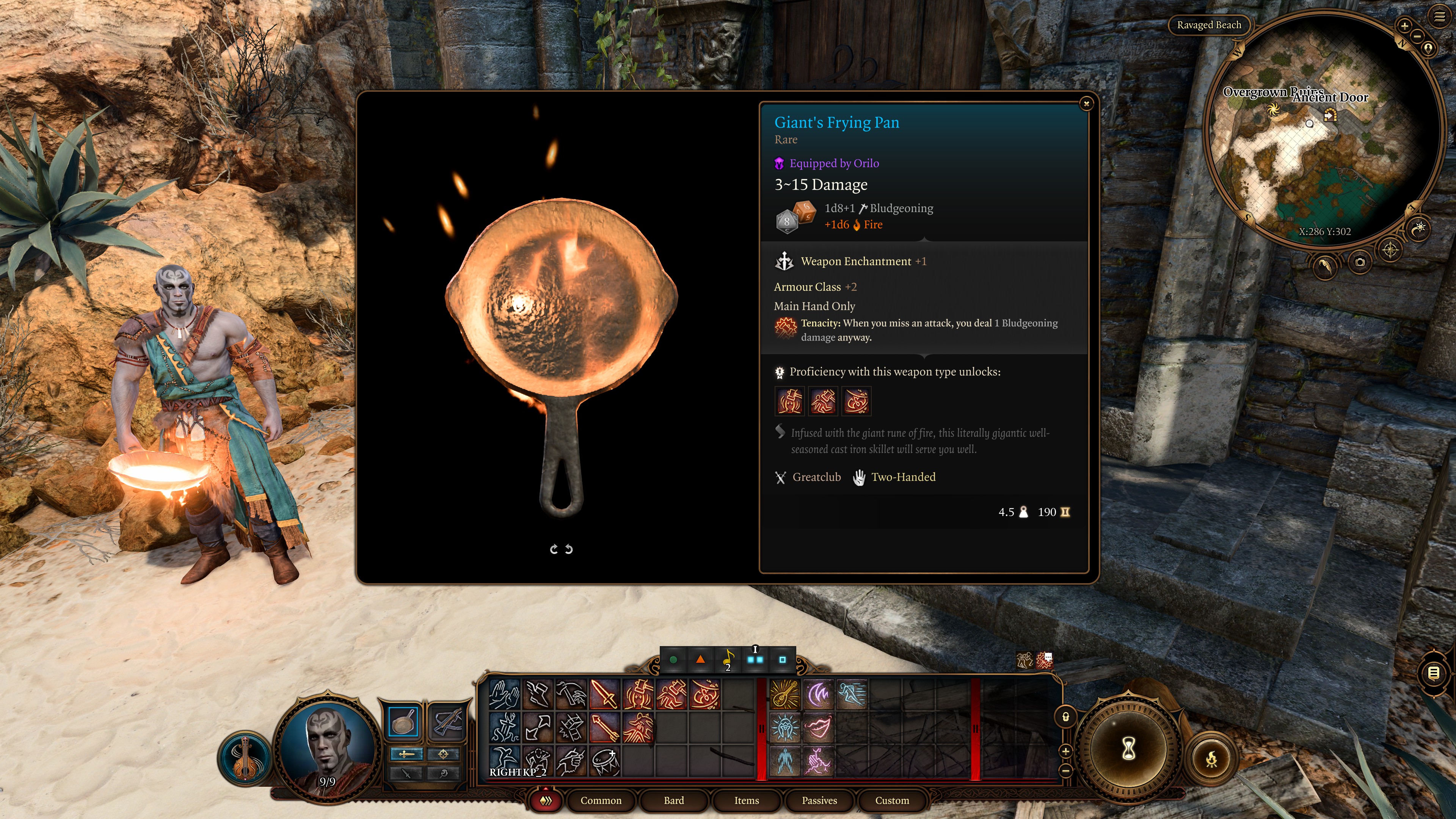The image size is (1456, 819).
Task: Close the Giant's Frying Pan examine window
Action: coord(1086,104)
